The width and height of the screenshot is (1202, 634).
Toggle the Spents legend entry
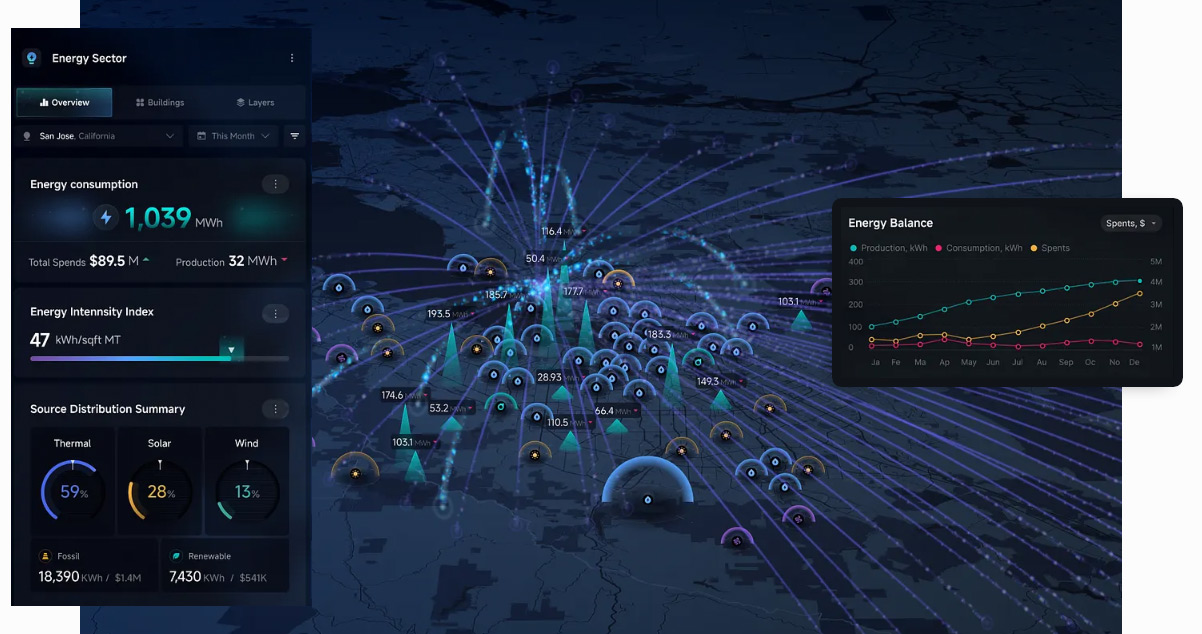point(1049,248)
